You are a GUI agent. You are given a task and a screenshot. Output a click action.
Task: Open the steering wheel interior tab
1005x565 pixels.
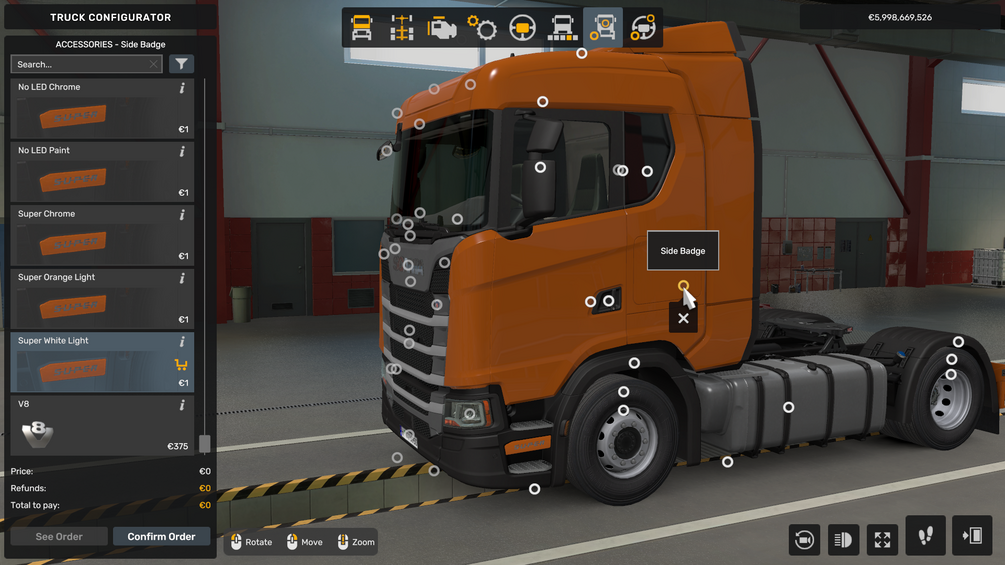(522, 28)
